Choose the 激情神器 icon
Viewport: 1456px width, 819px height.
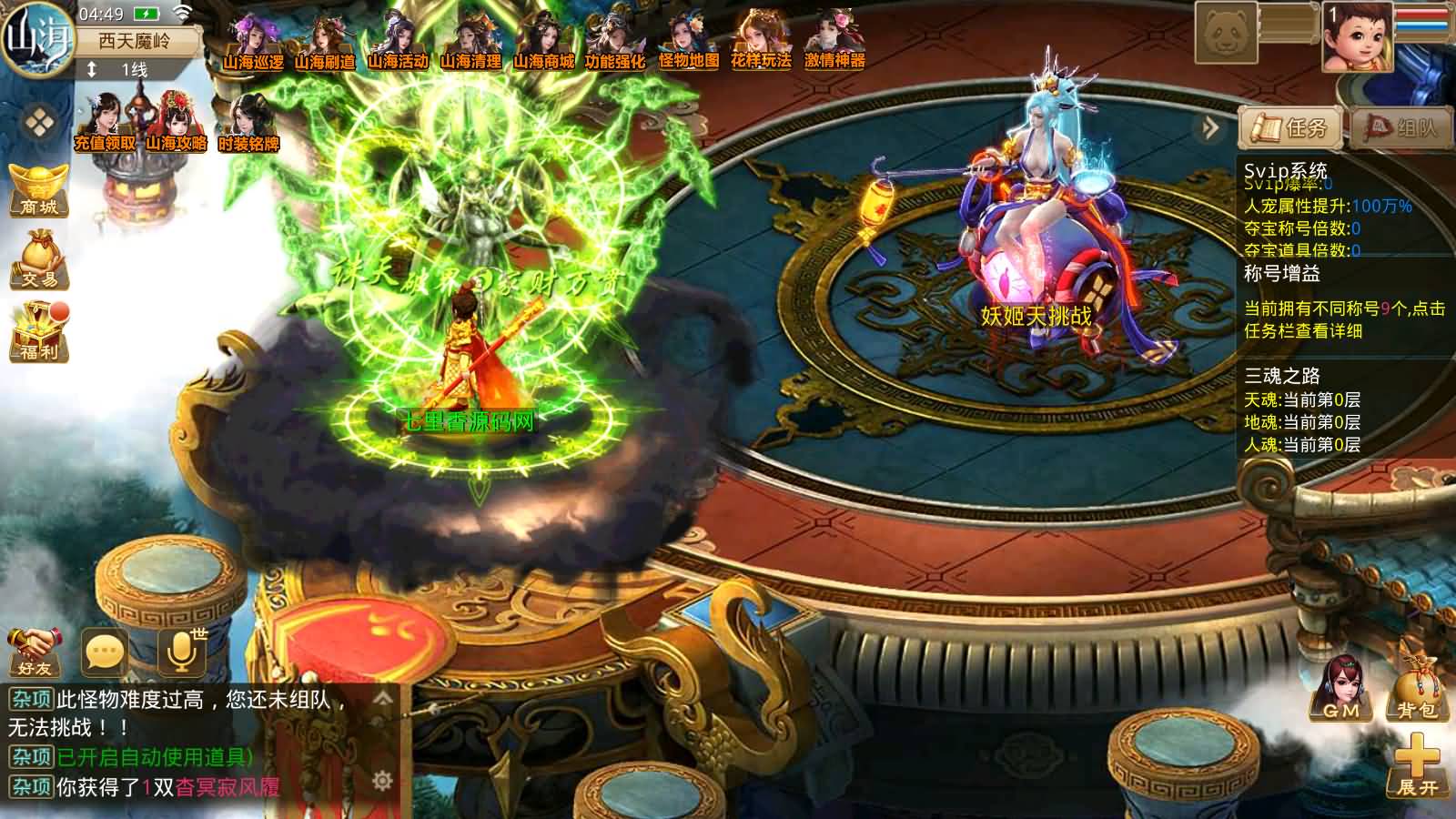click(x=834, y=41)
